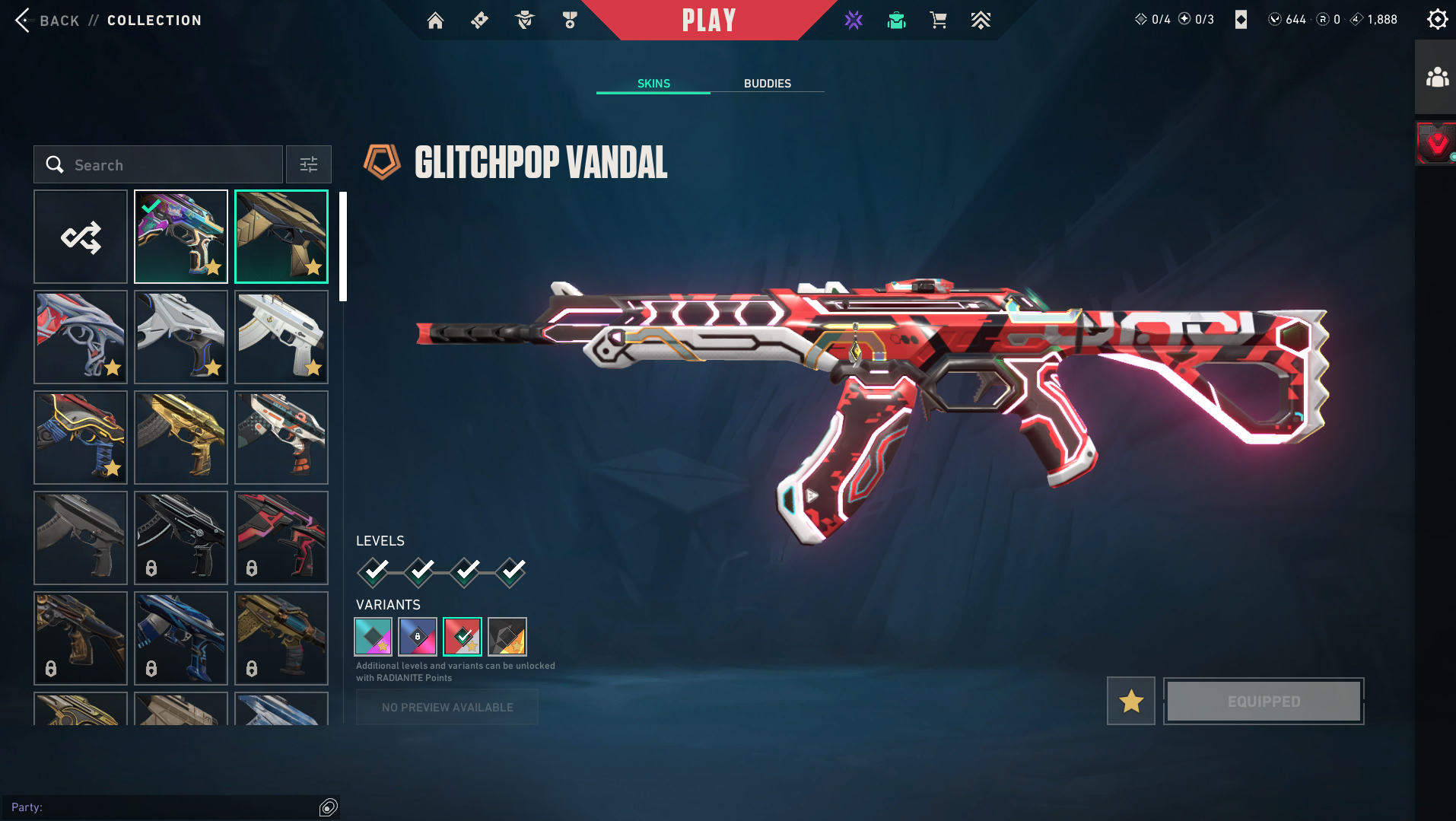The width and height of the screenshot is (1456, 821).
Task: Pick the gold Vandal skin thumbnail
Action: [181, 438]
